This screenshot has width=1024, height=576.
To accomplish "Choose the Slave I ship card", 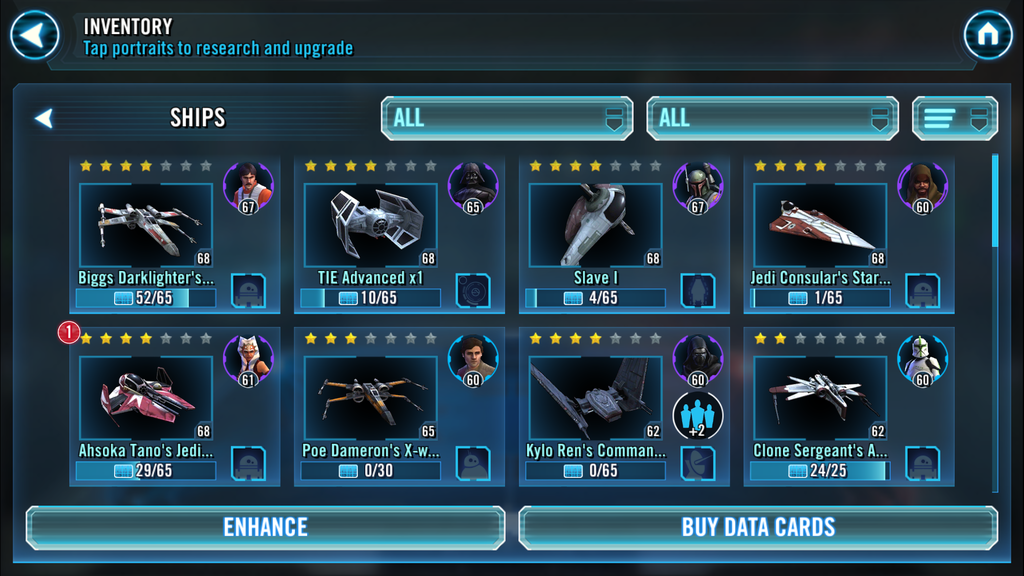I will [595, 225].
